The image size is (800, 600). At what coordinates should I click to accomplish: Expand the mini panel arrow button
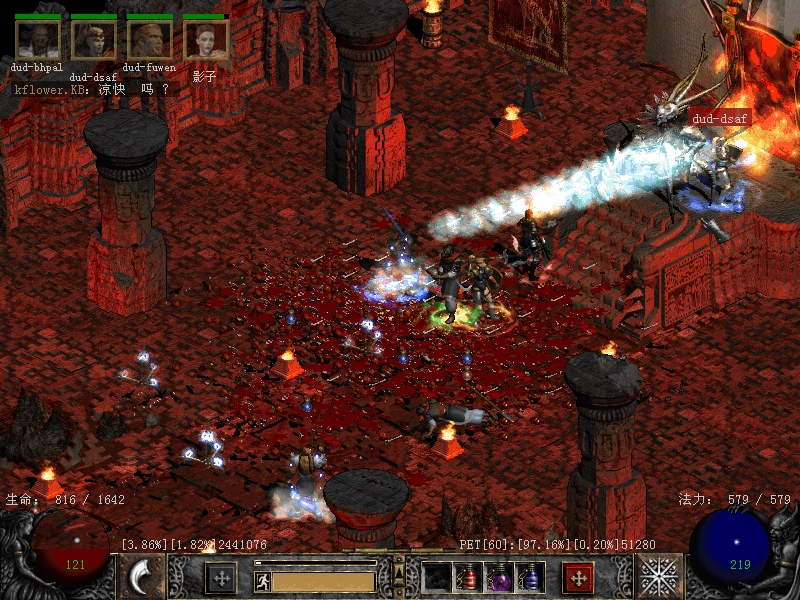(398, 572)
